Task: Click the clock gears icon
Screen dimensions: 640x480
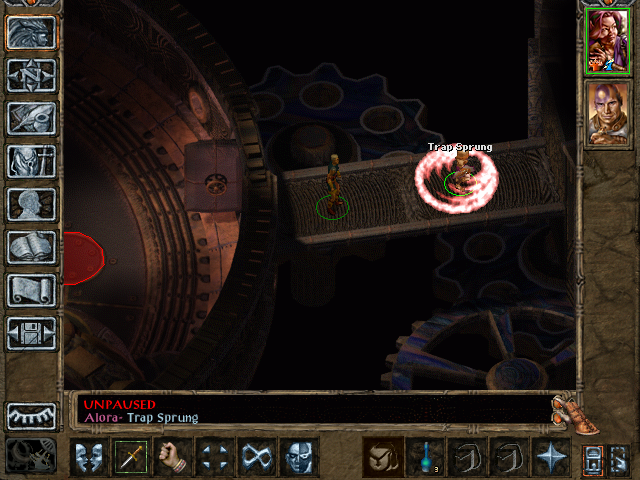Action: (x=32, y=454)
